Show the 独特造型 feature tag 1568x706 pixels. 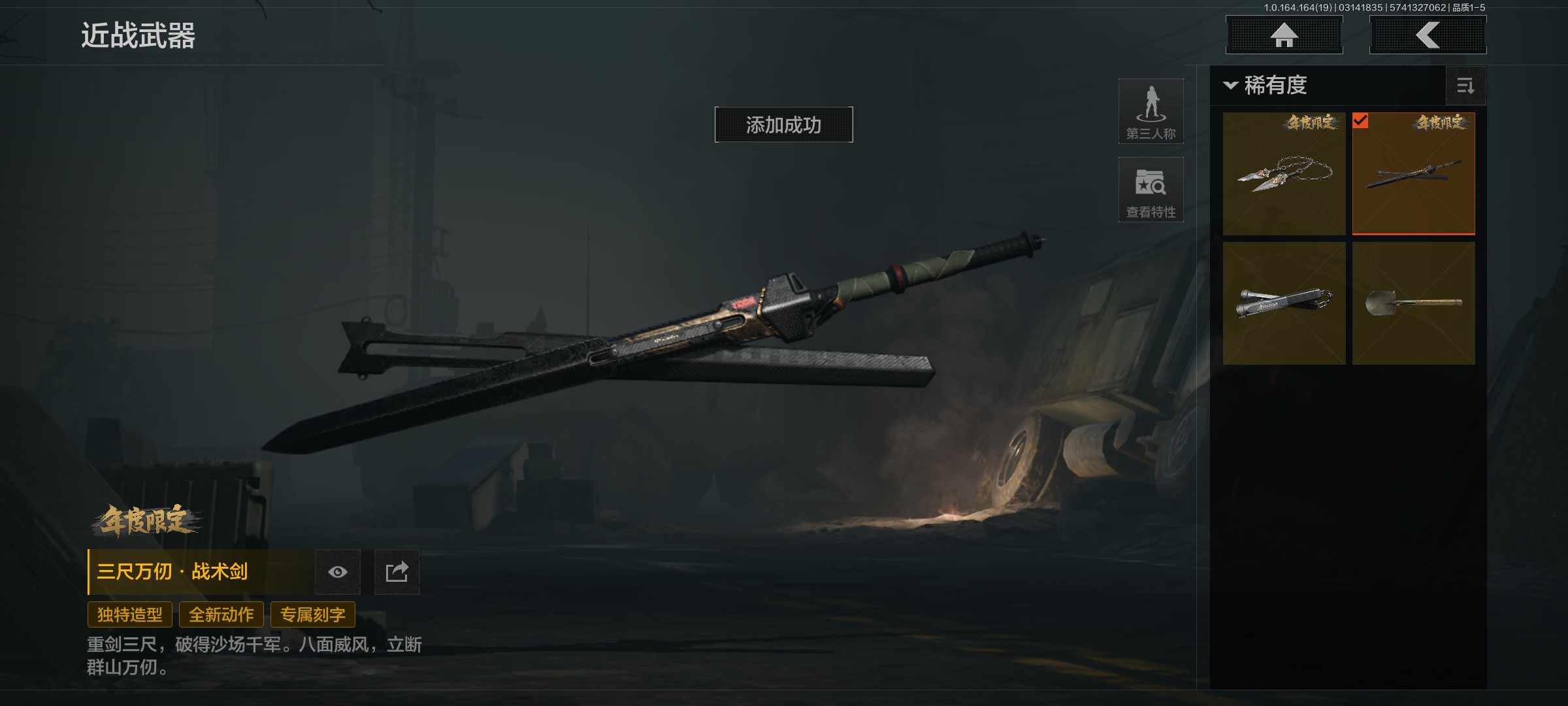[129, 614]
